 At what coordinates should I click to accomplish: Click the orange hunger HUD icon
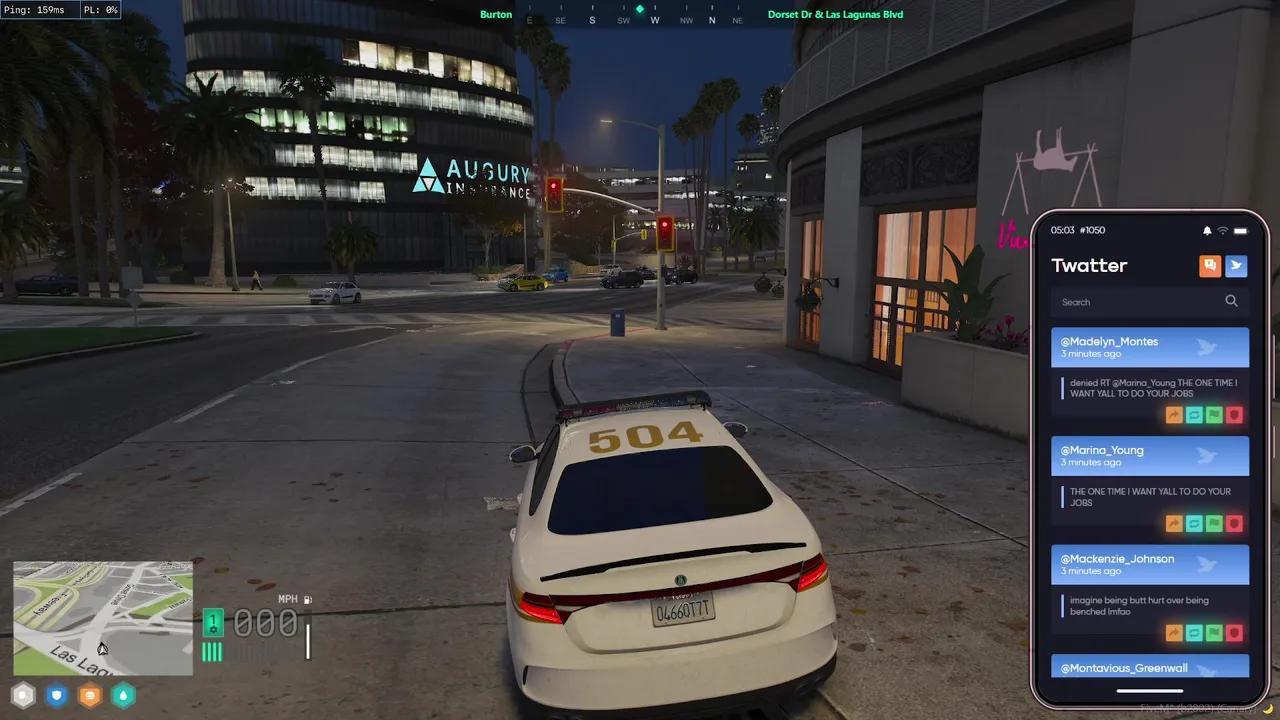pyautogui.click(x=89, y=695)
